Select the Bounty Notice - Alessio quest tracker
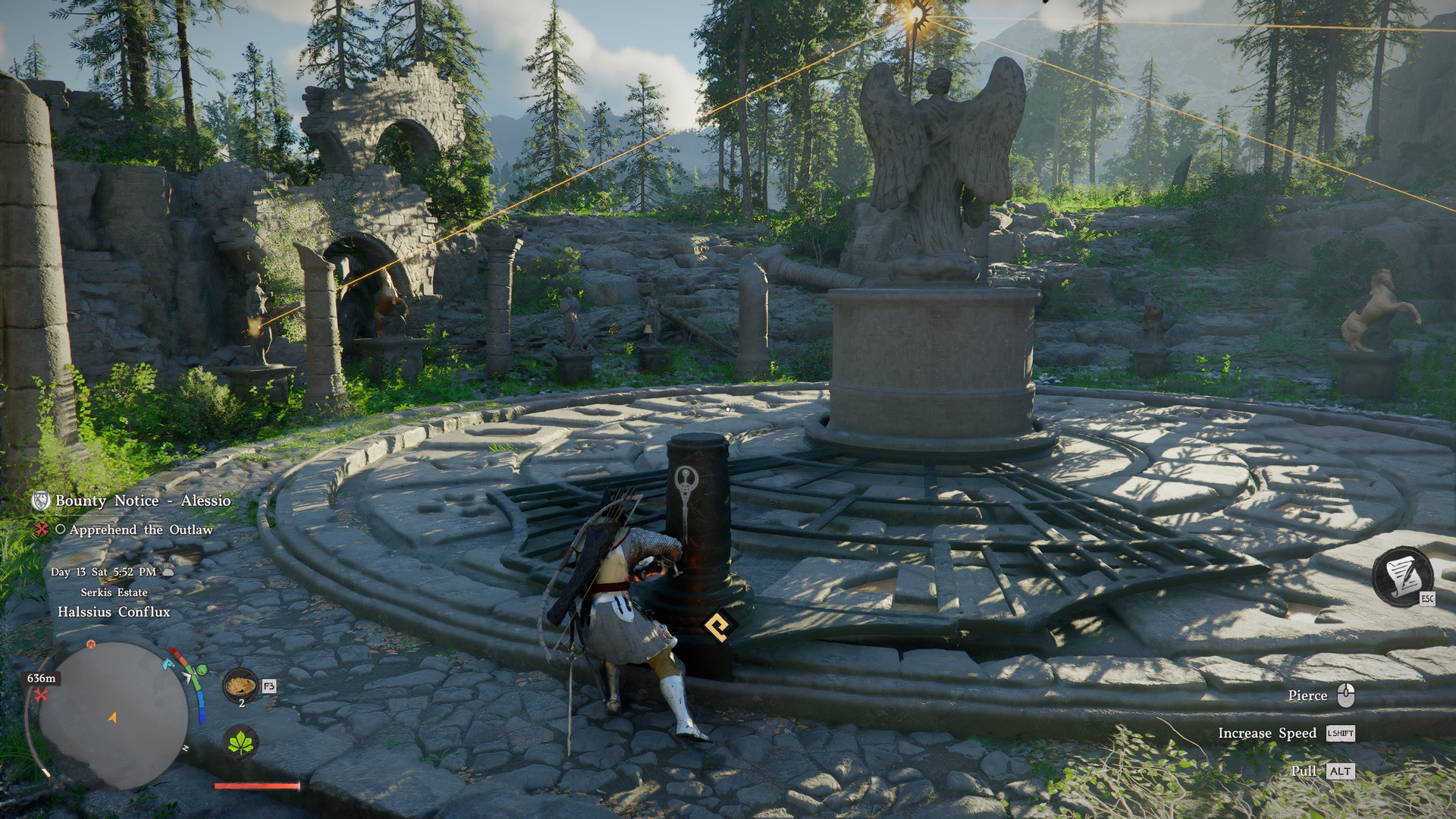The width and height of the screenshot is (1456, 819). [143, 500]
